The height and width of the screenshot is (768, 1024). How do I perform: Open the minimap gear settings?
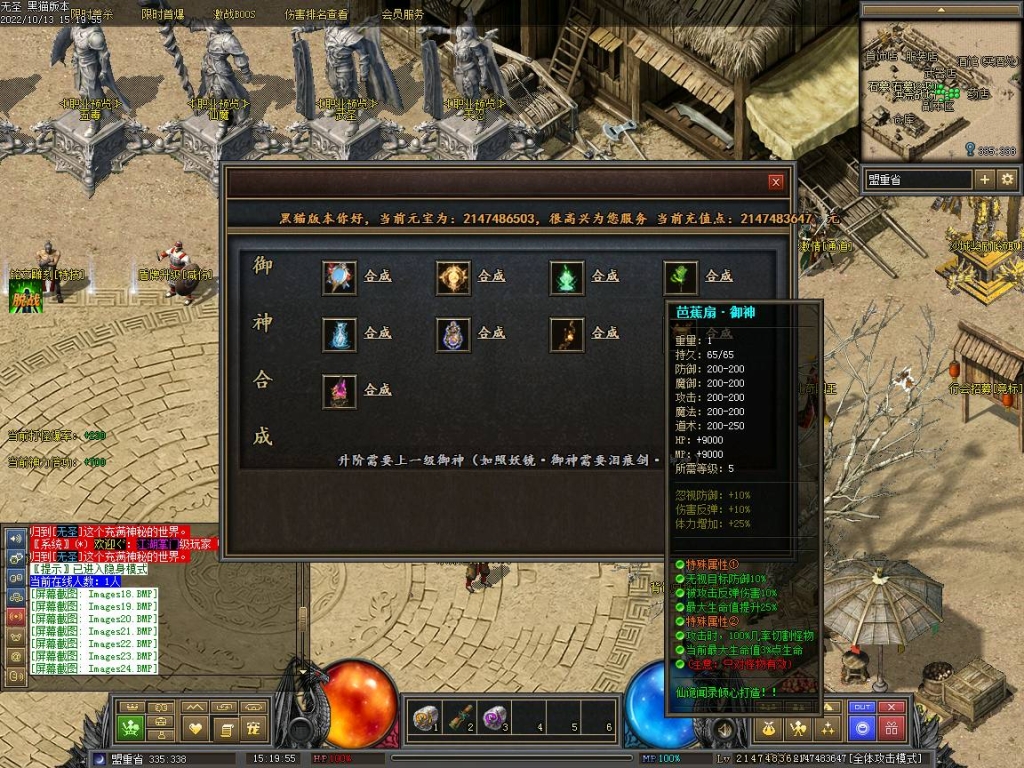point(1007,179)
